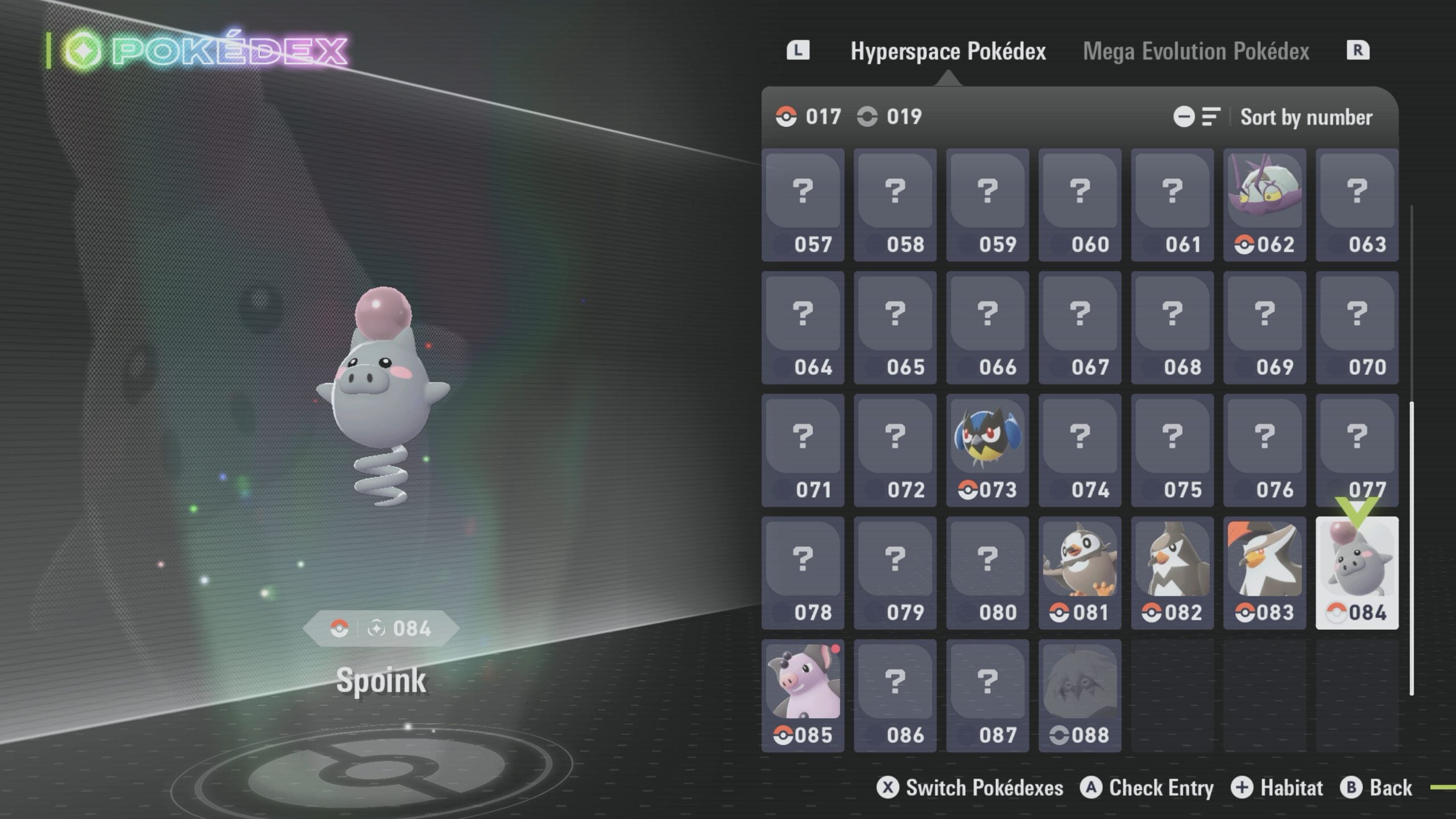
Task: Switch to the Mega Evolution Pokédex tab
Action: click(1196, 51)
